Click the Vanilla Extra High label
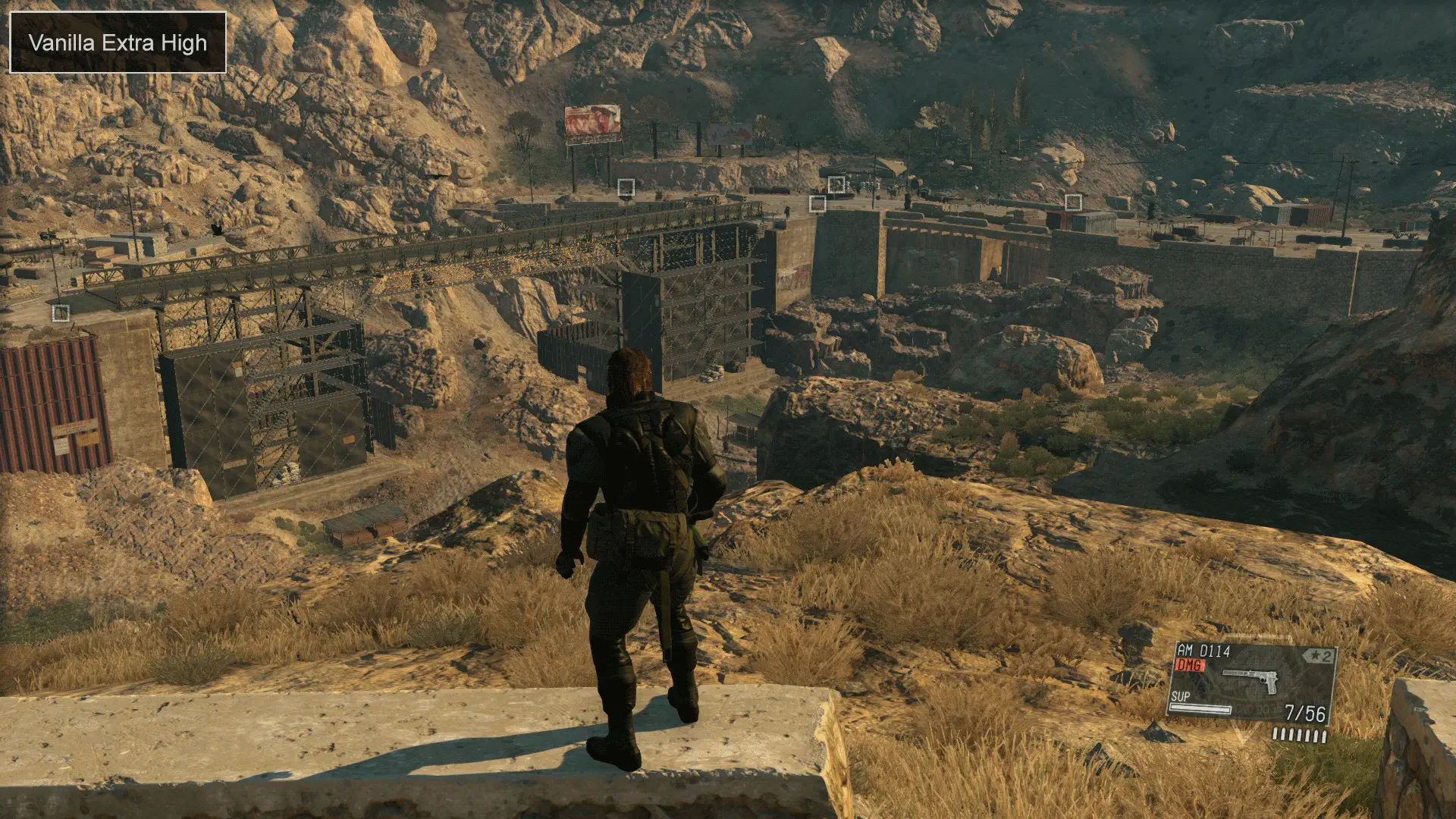The image size is (1456, 819). point(118,43)
